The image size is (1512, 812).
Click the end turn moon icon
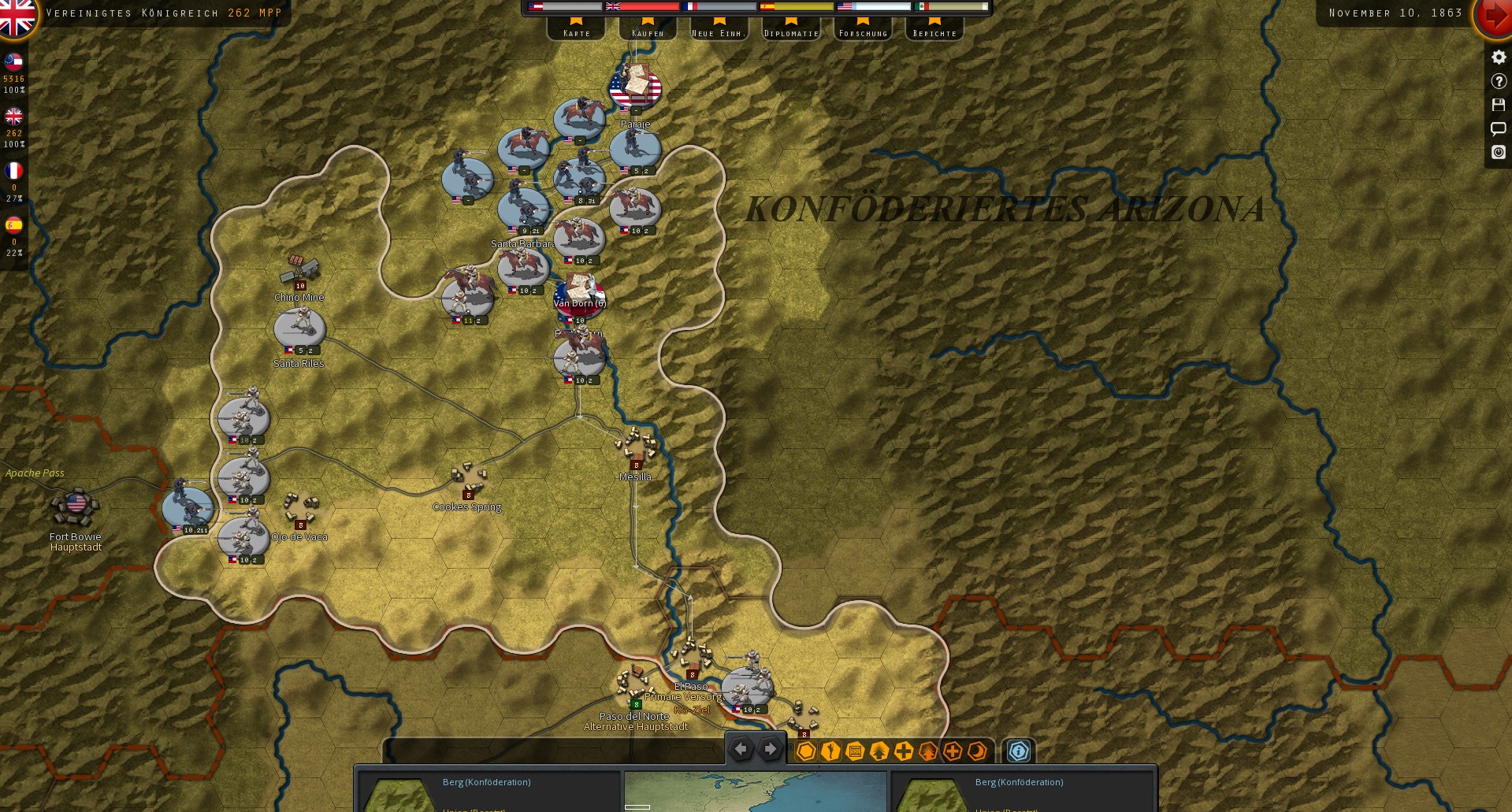click(977, 752)
